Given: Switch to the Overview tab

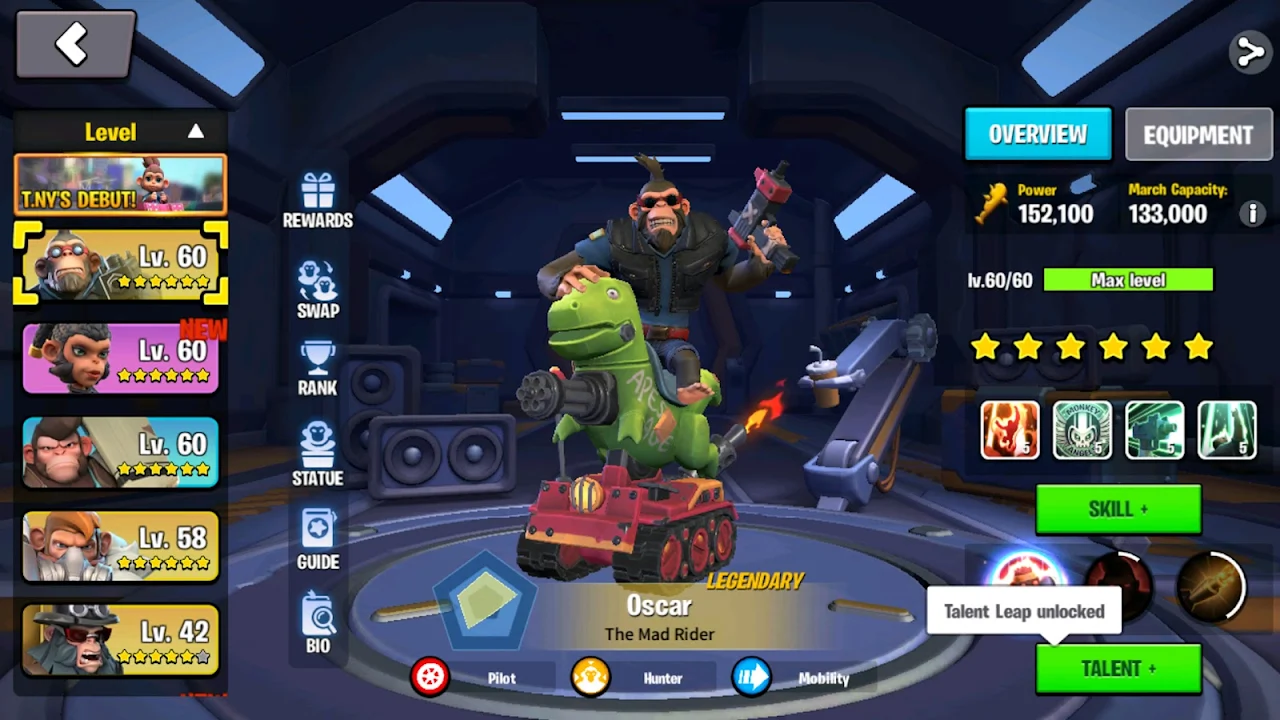Looking at the screenshot, I should [1038, 134].
